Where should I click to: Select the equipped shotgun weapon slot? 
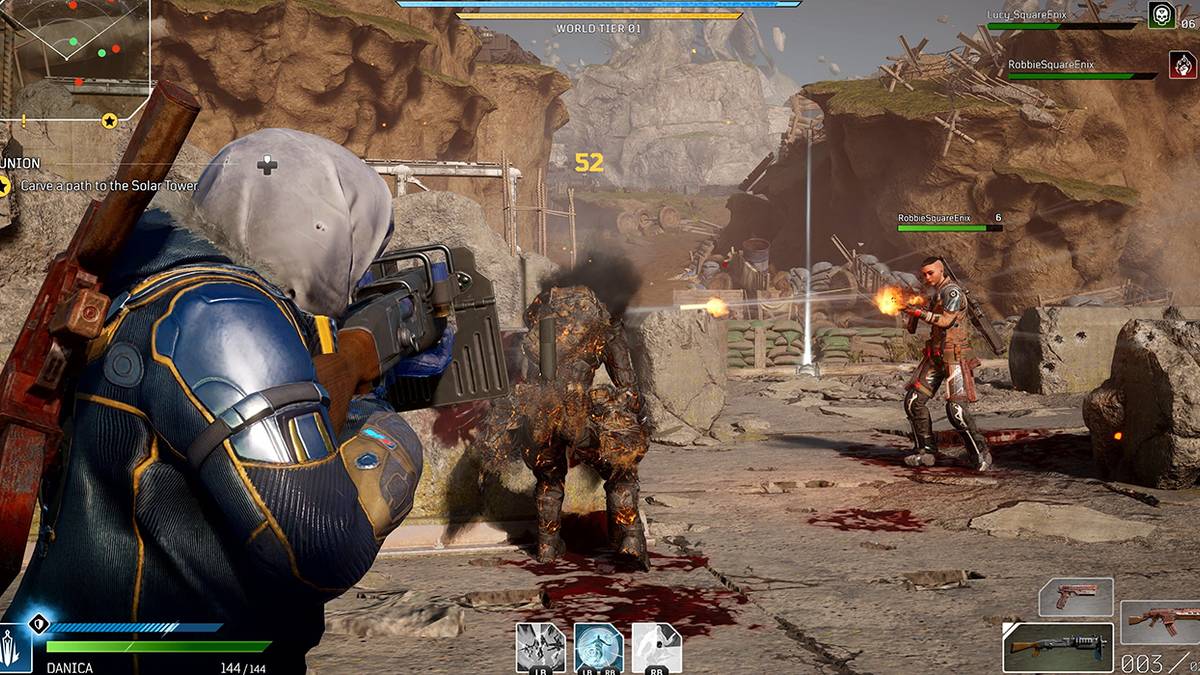[1057, 647]
